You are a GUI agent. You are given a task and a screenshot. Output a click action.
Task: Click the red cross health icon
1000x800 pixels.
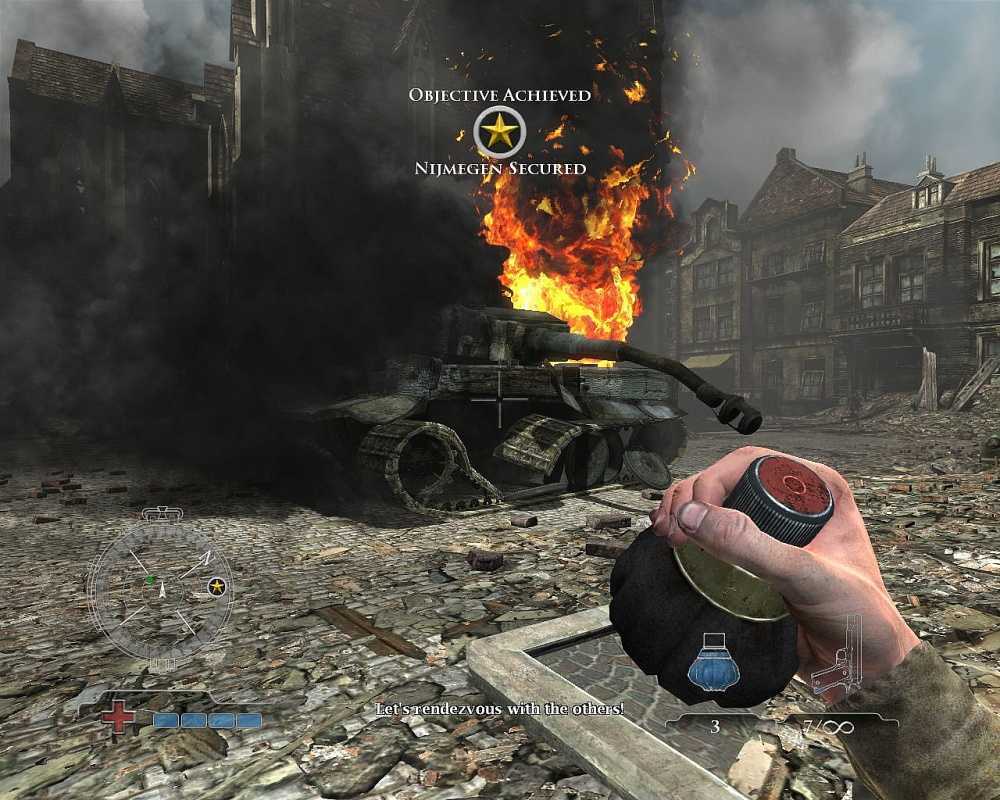(x=117, y=717)
